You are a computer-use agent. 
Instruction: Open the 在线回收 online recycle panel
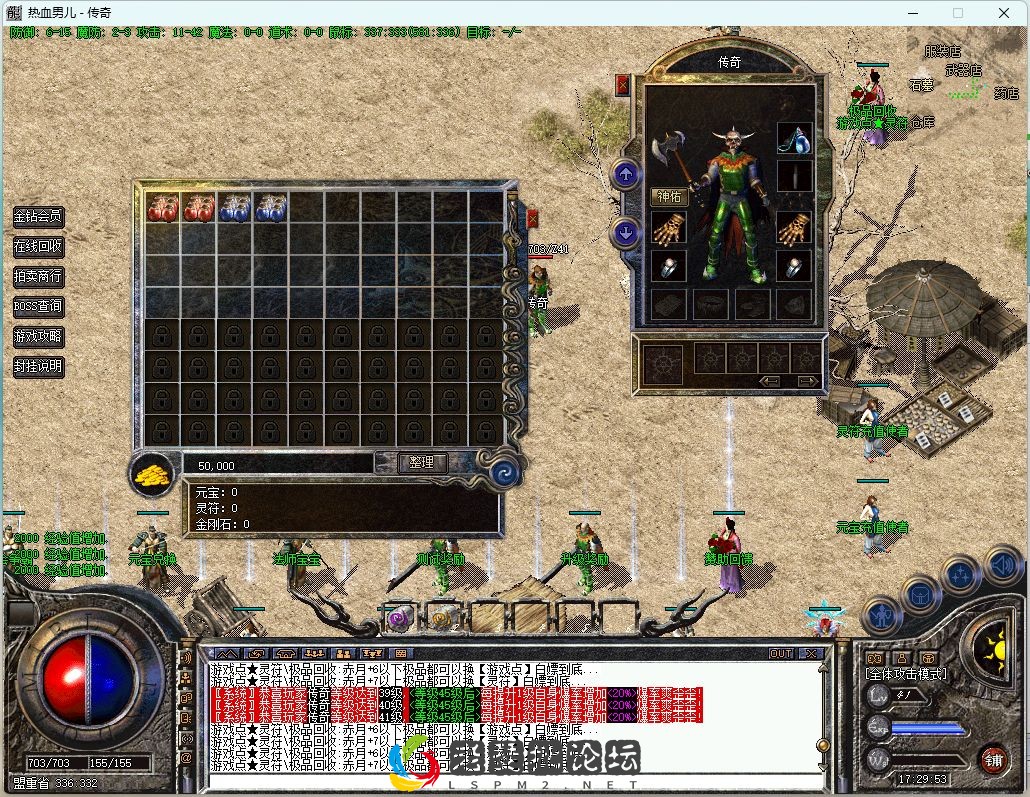coord(38,246)
